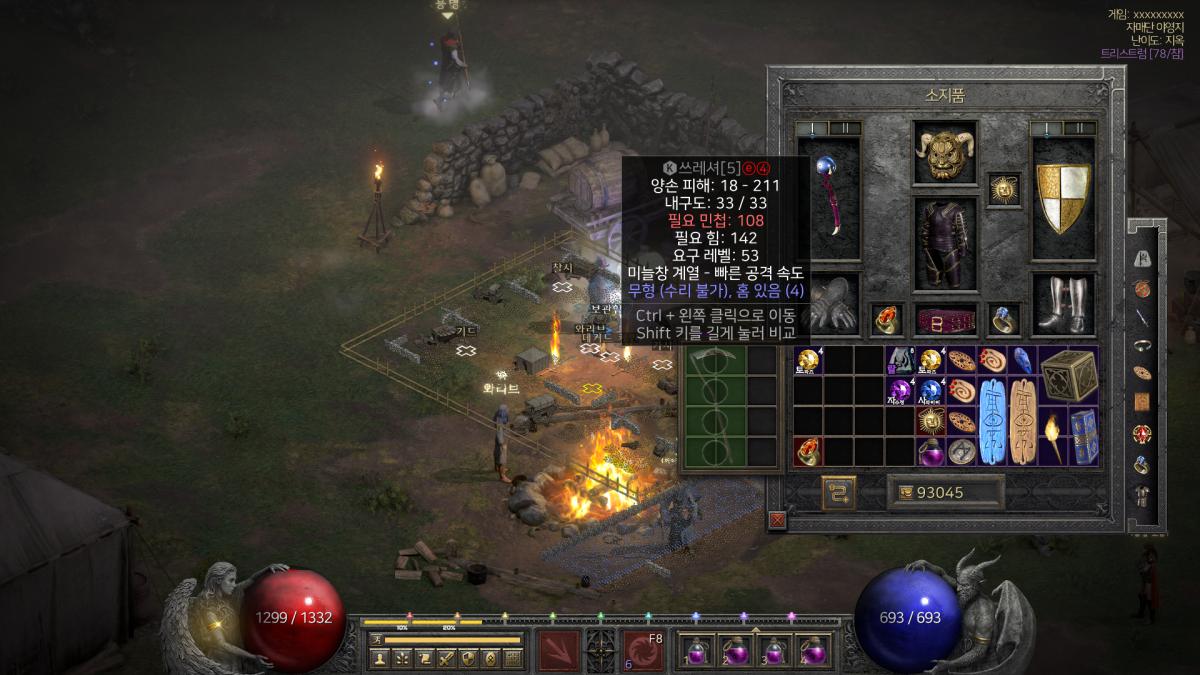Pick the equipped body armor
The image size is (1200, 675).
coord(945,241)
